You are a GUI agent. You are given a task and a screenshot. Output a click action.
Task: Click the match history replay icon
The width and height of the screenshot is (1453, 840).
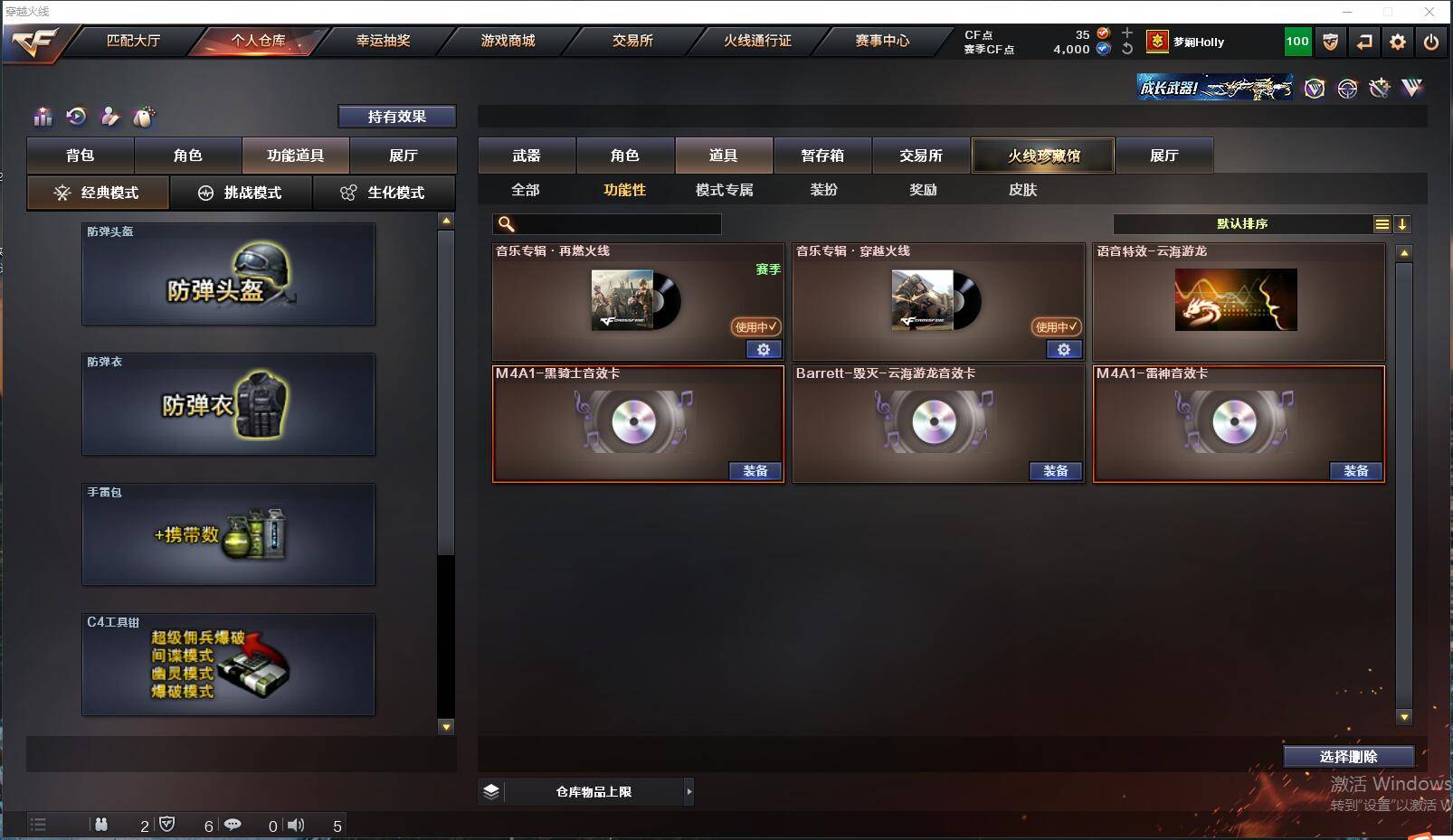[76, 117]
